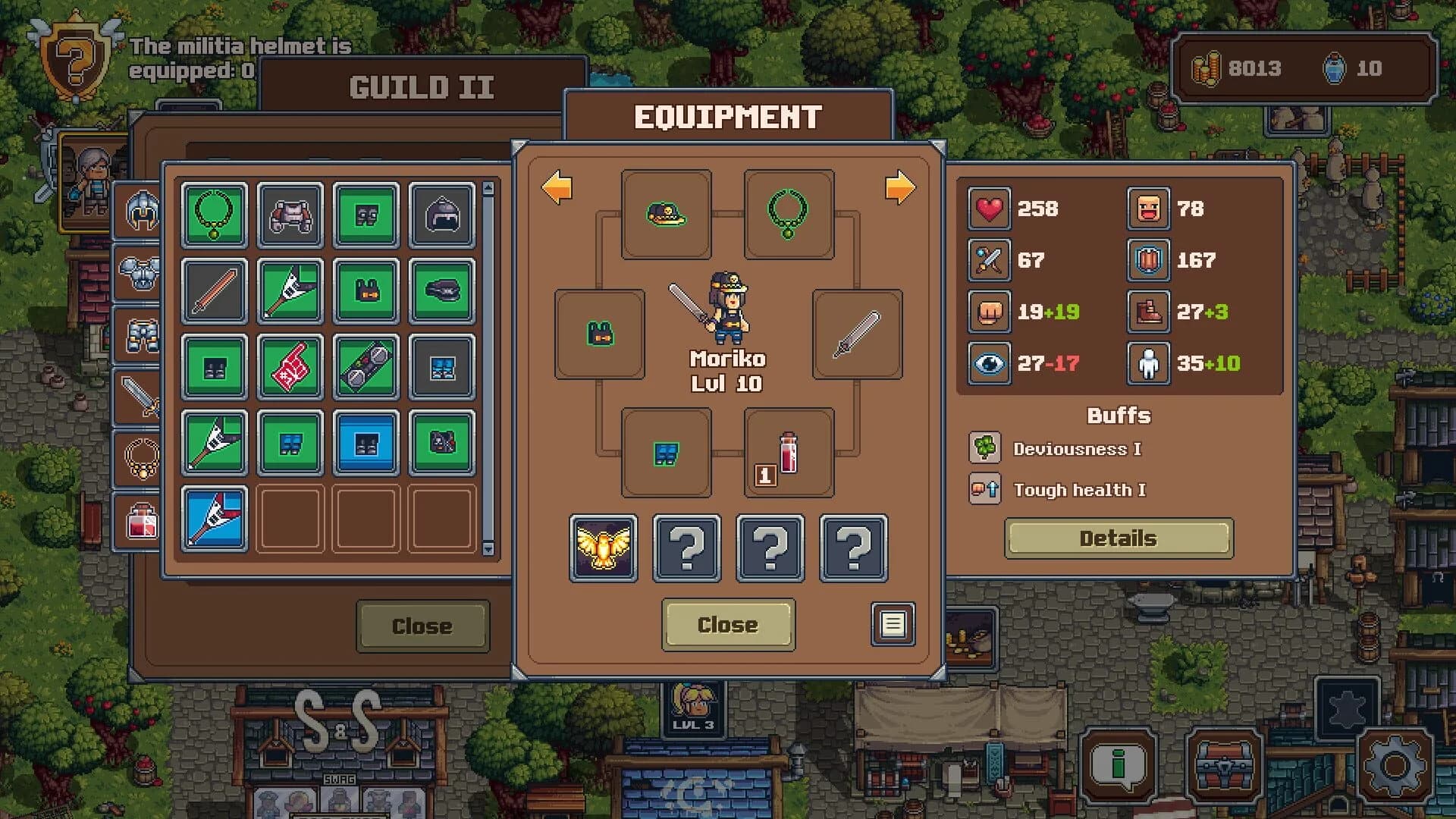
Task: Open the list menu beside the Close button
Action: (893, 624)
